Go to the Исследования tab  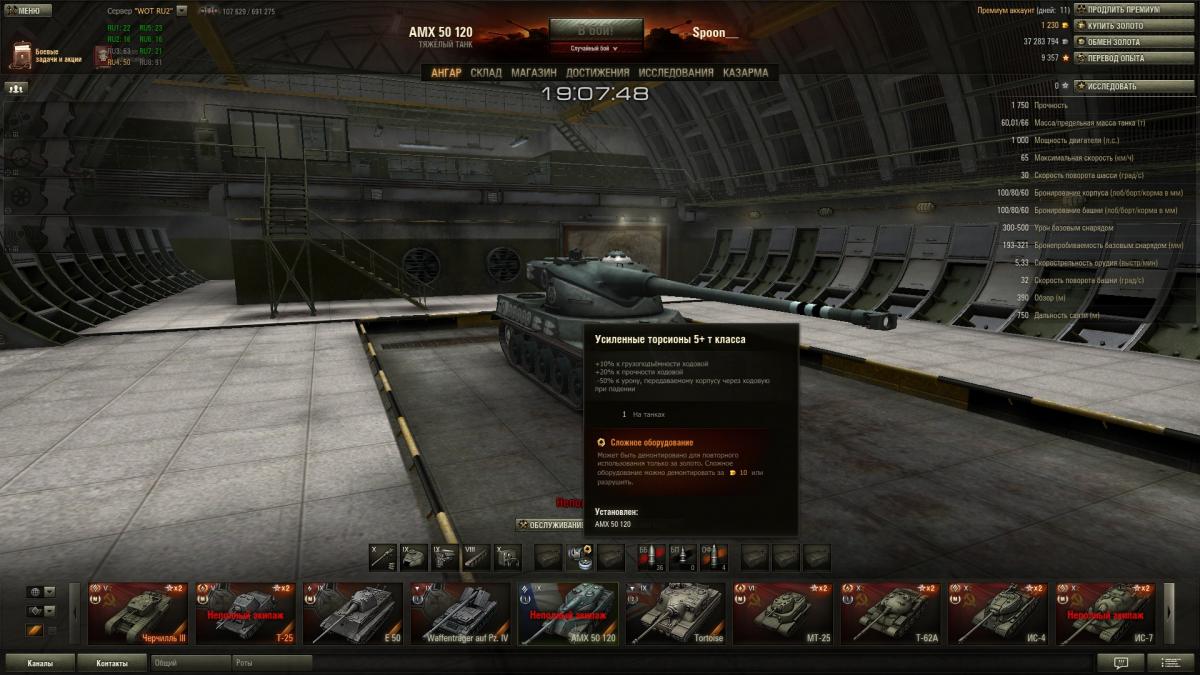[676, 73]
